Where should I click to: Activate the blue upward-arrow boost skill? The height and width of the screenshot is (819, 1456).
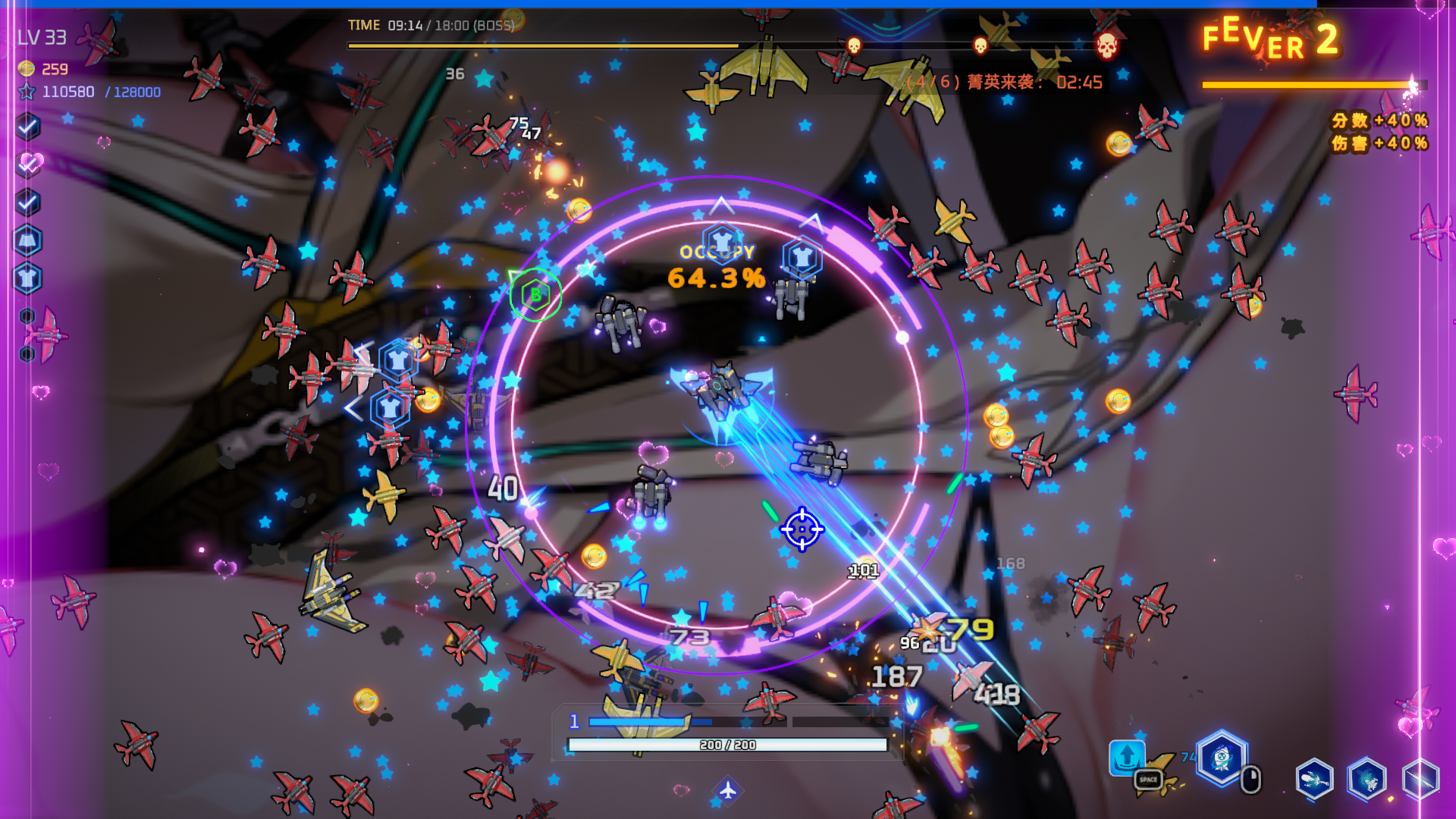tap(1127, 756)
